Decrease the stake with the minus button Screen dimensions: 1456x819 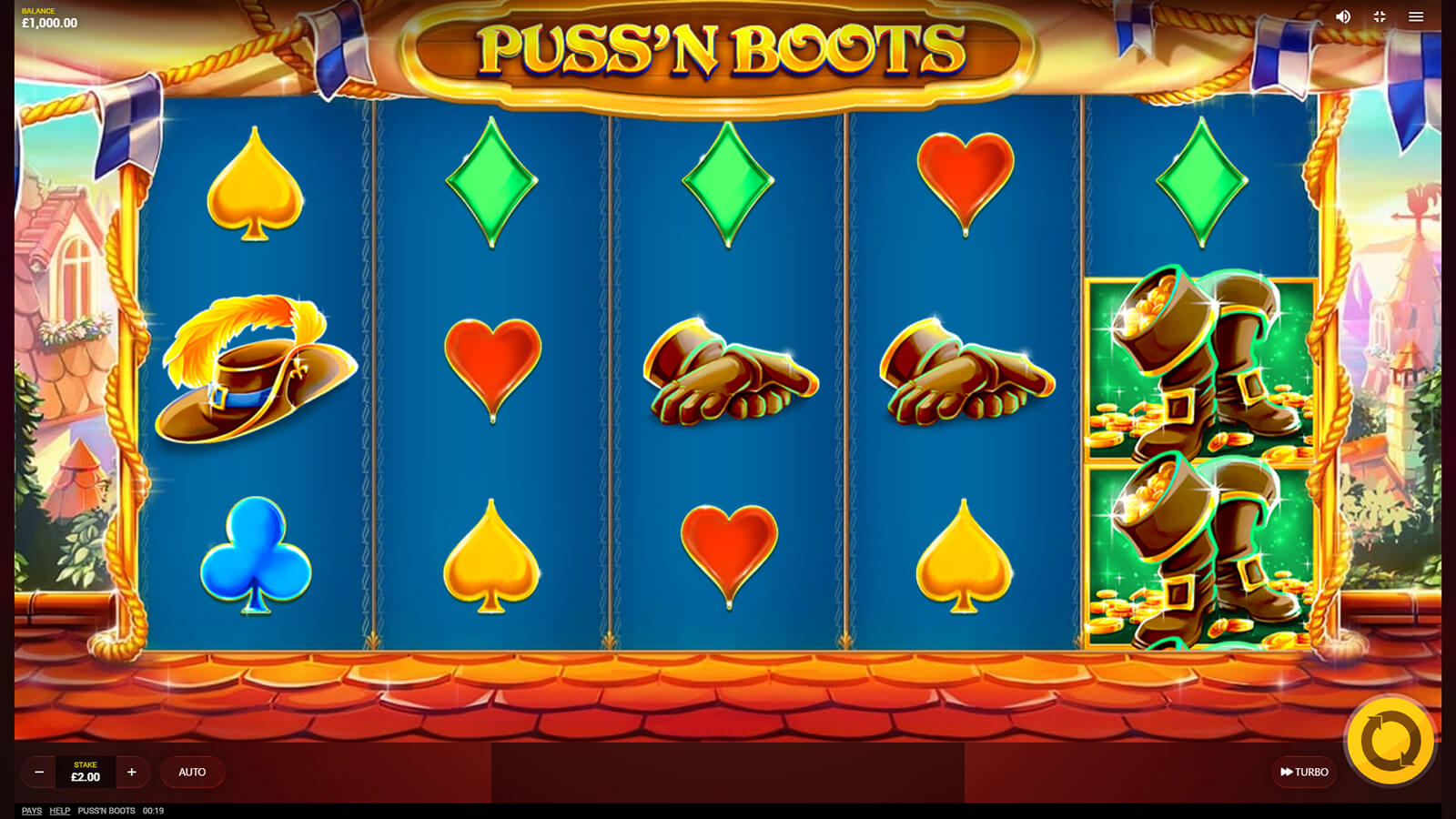(x=39, y=772)
